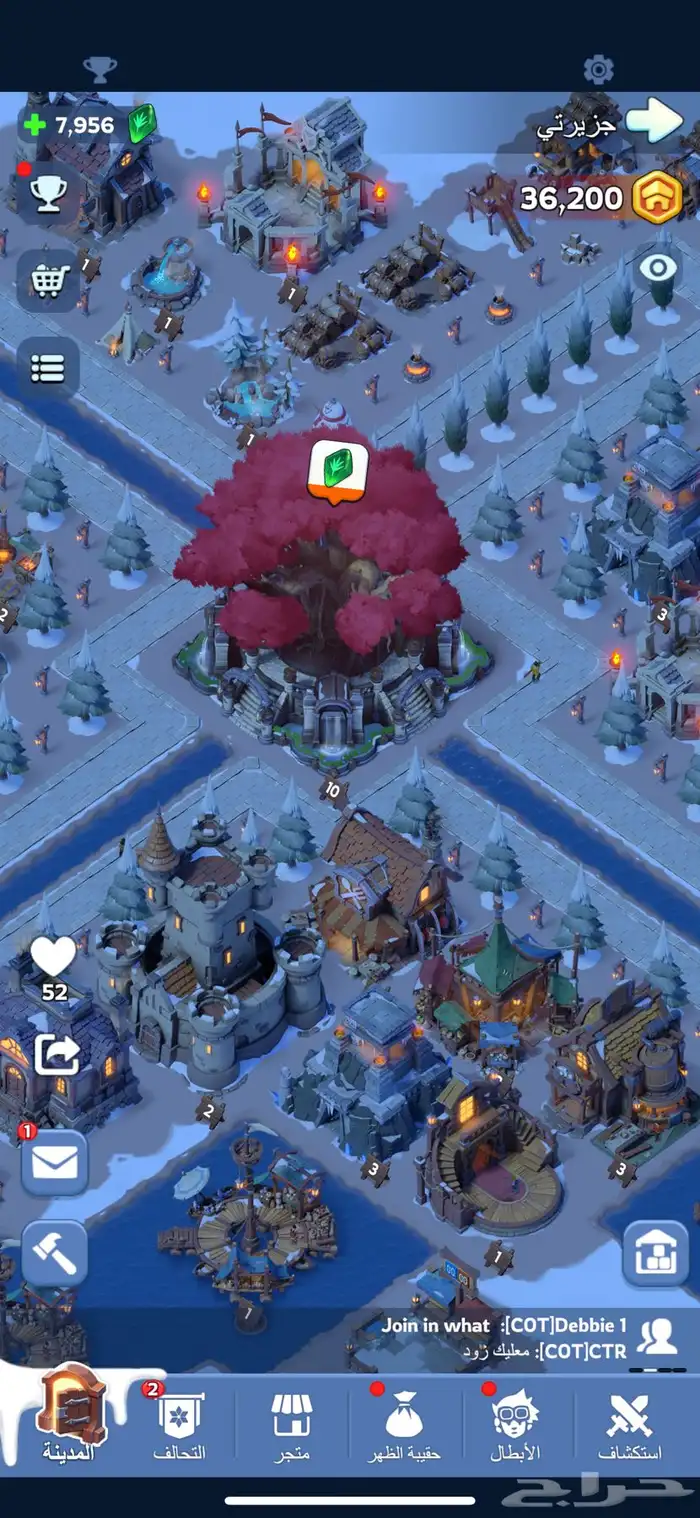Open the shopping cart offers
Viewport: 700px width, 1518px height.
pos(48,281)
